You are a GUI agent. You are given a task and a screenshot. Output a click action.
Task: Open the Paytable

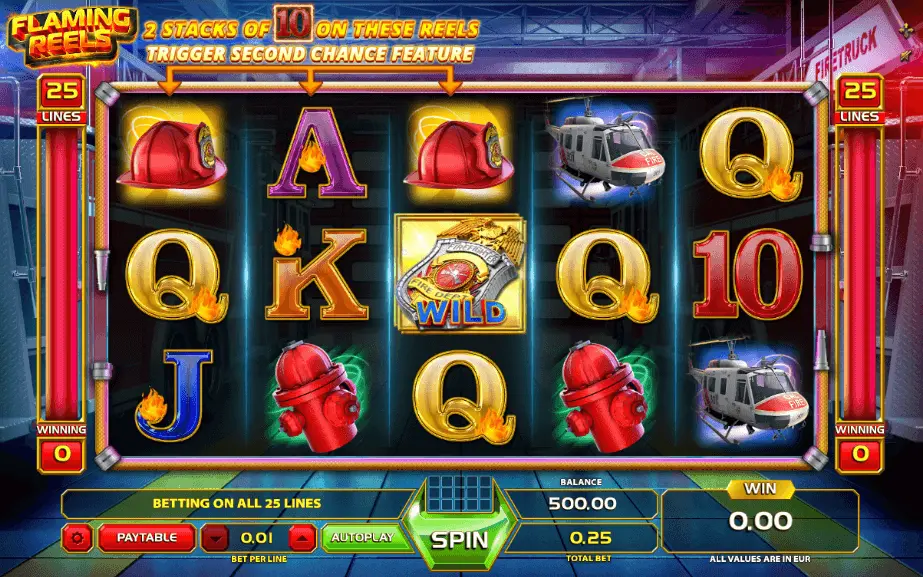pos(146,537)
